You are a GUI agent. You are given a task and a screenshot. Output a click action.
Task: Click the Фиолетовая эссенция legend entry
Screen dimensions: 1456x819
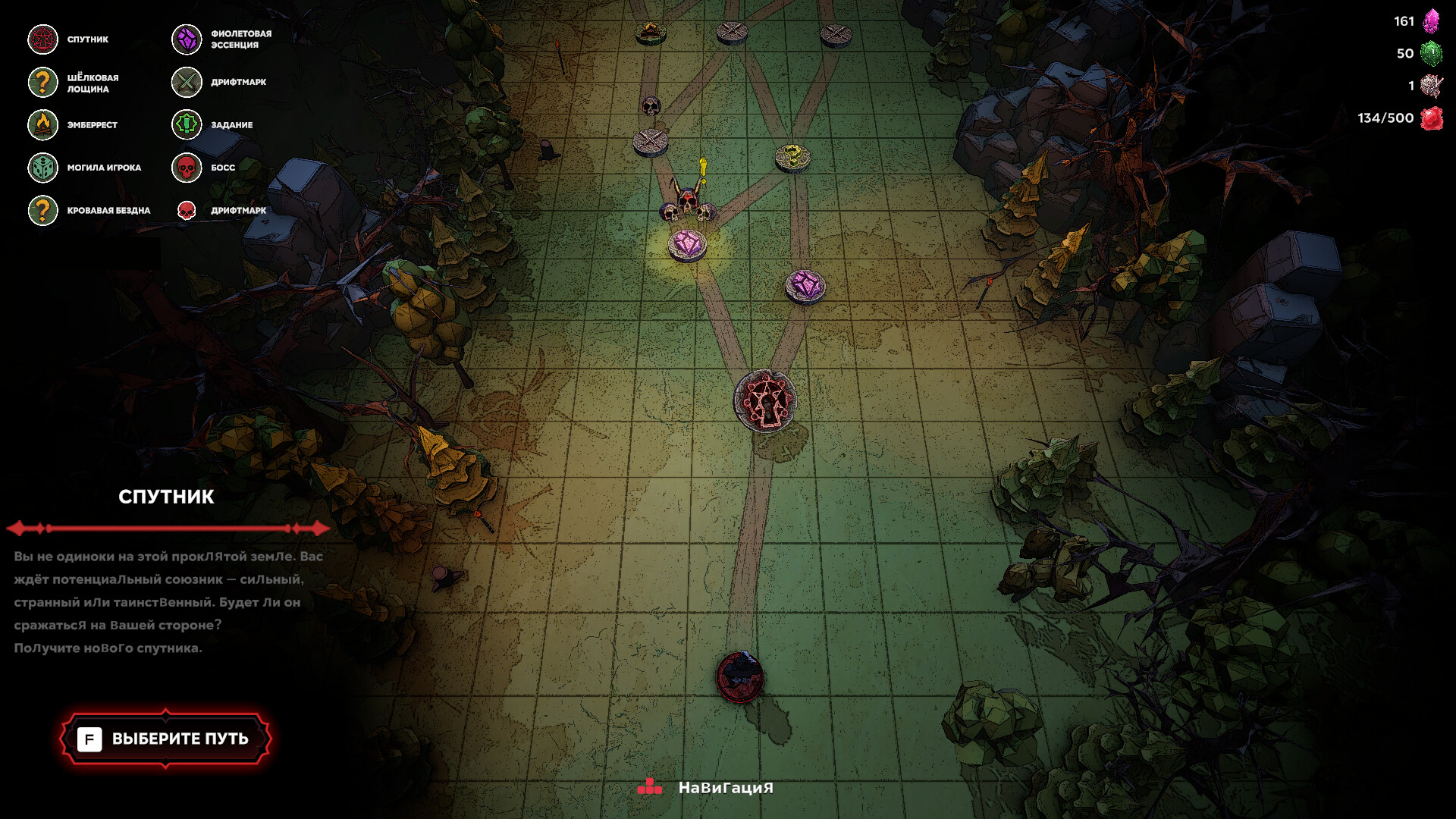[222, 39]
